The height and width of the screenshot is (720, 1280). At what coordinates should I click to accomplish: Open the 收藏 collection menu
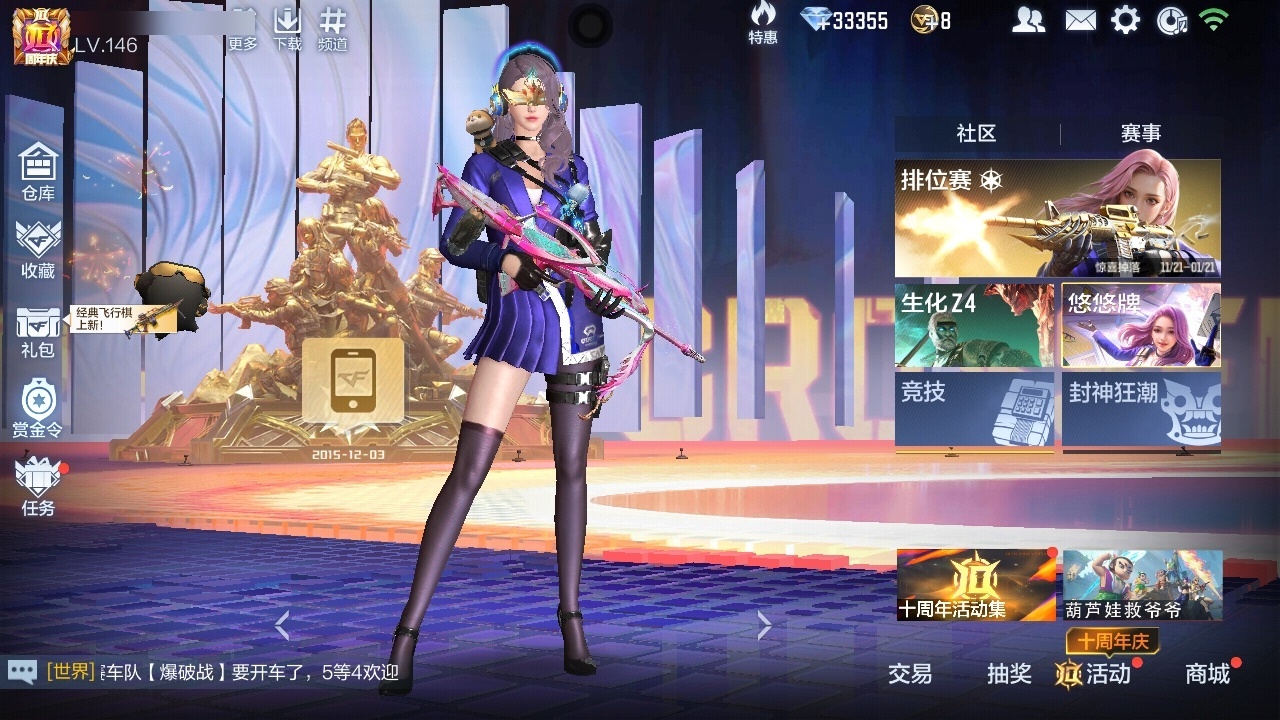[x=38, y=249]
